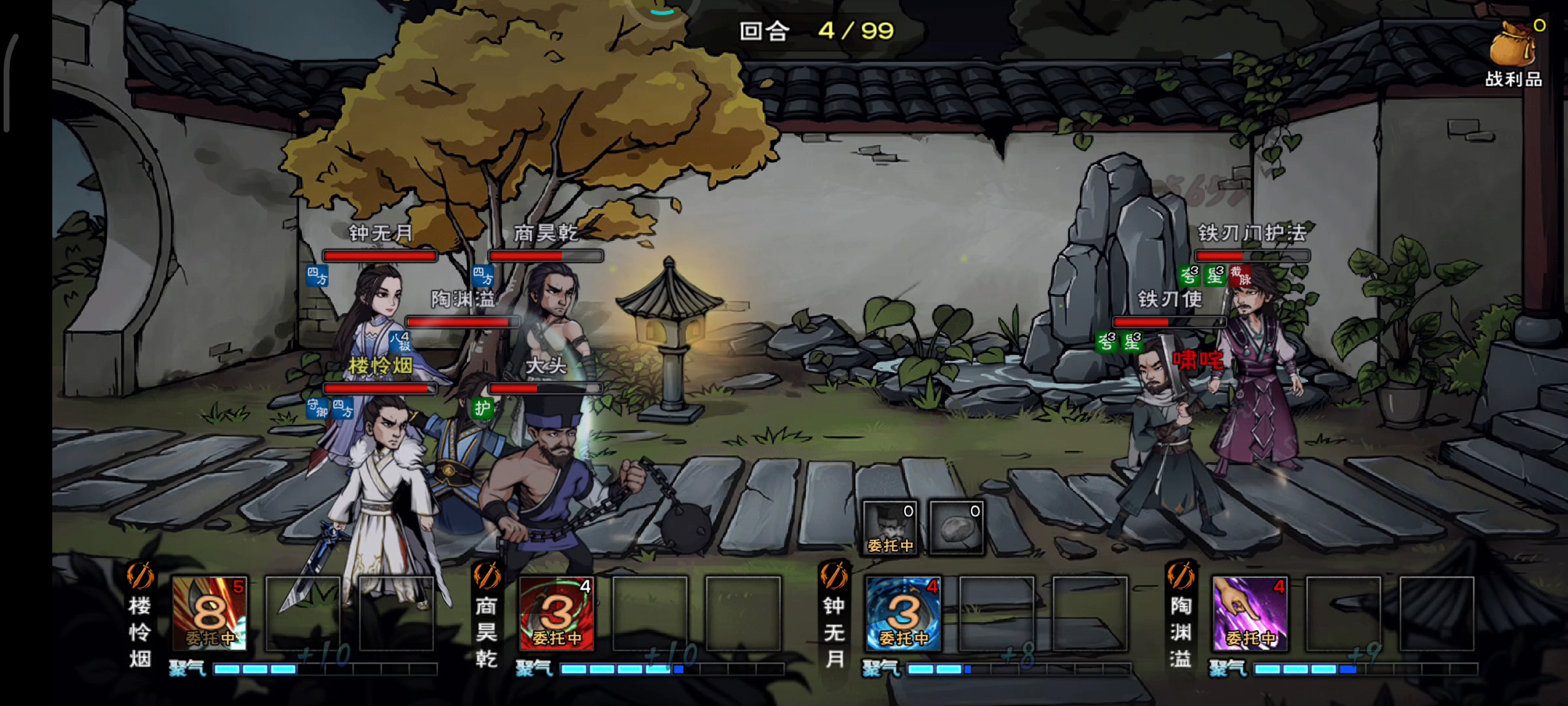Click the 委托中 portrait item slot
The image size is (1568, 706).
click(890, 528)
